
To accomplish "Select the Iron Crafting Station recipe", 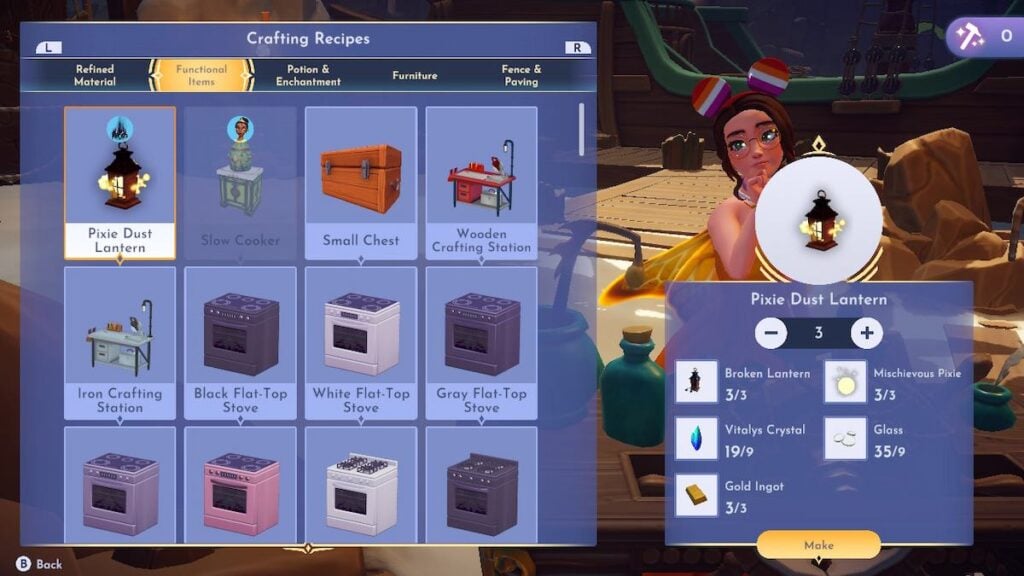I will click(119, 342).
